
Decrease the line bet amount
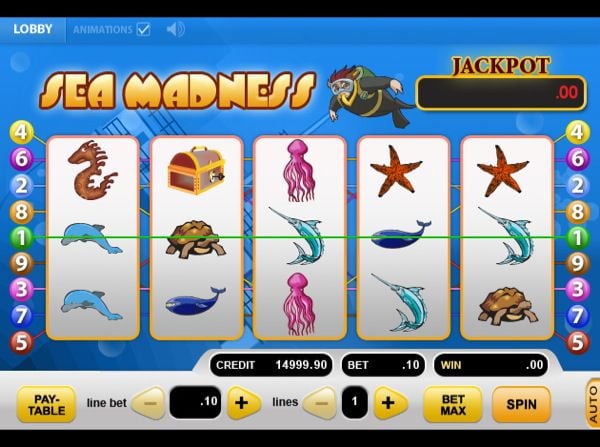click(148, 403)
